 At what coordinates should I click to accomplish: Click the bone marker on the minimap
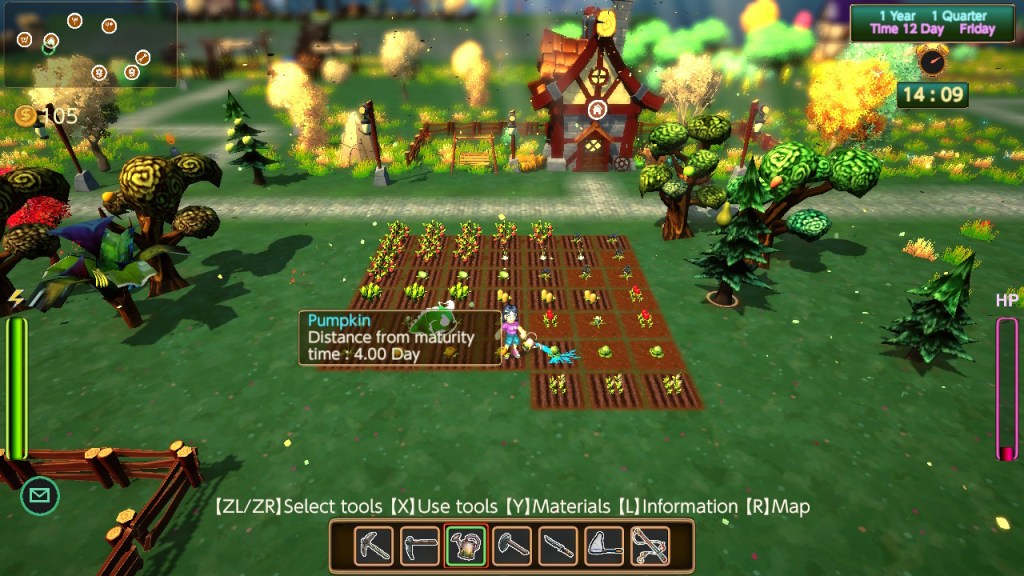143,57
